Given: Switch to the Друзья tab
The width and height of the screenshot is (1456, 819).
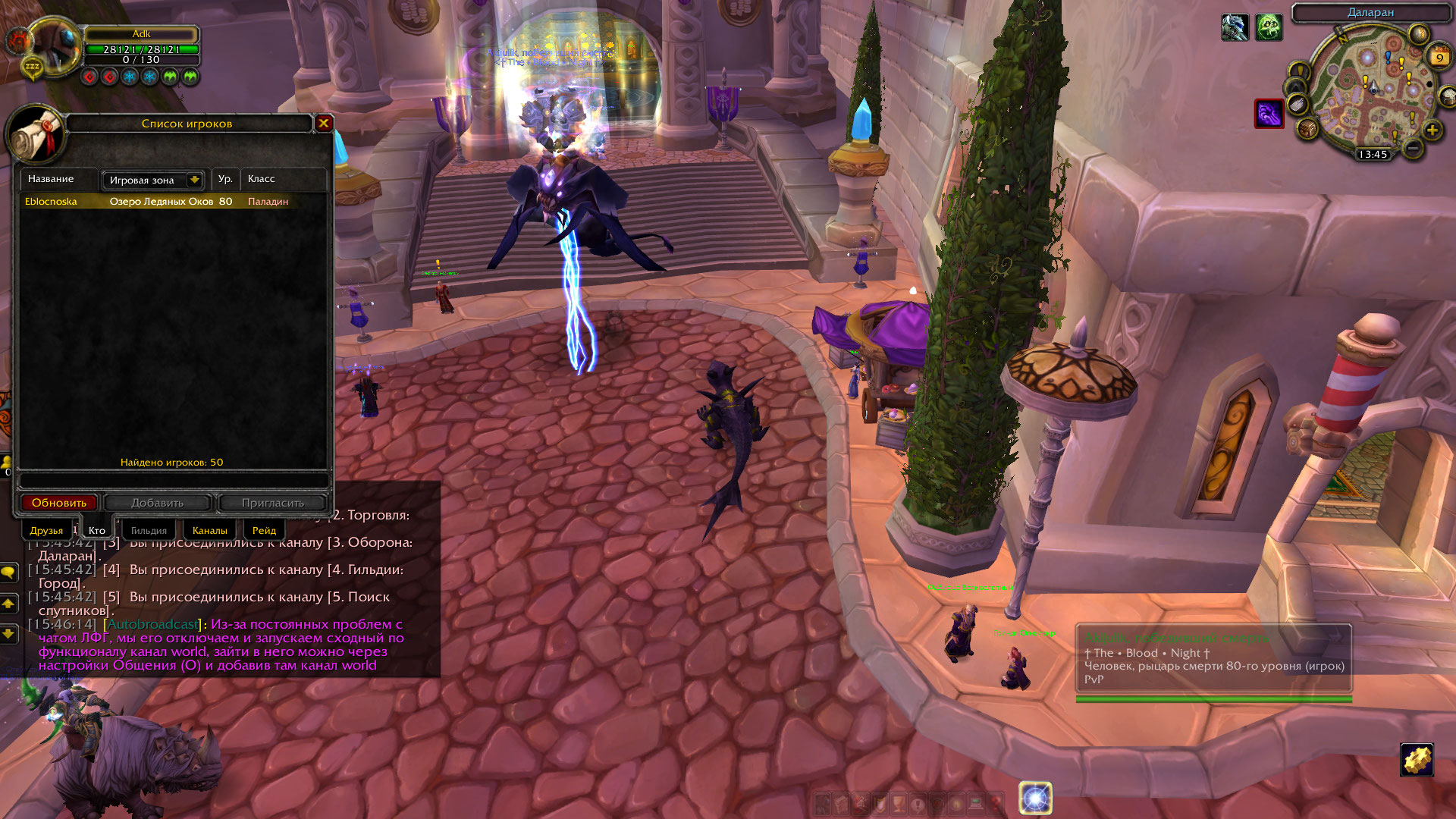Looking at the screenshot, I should (x=46, y=530).
